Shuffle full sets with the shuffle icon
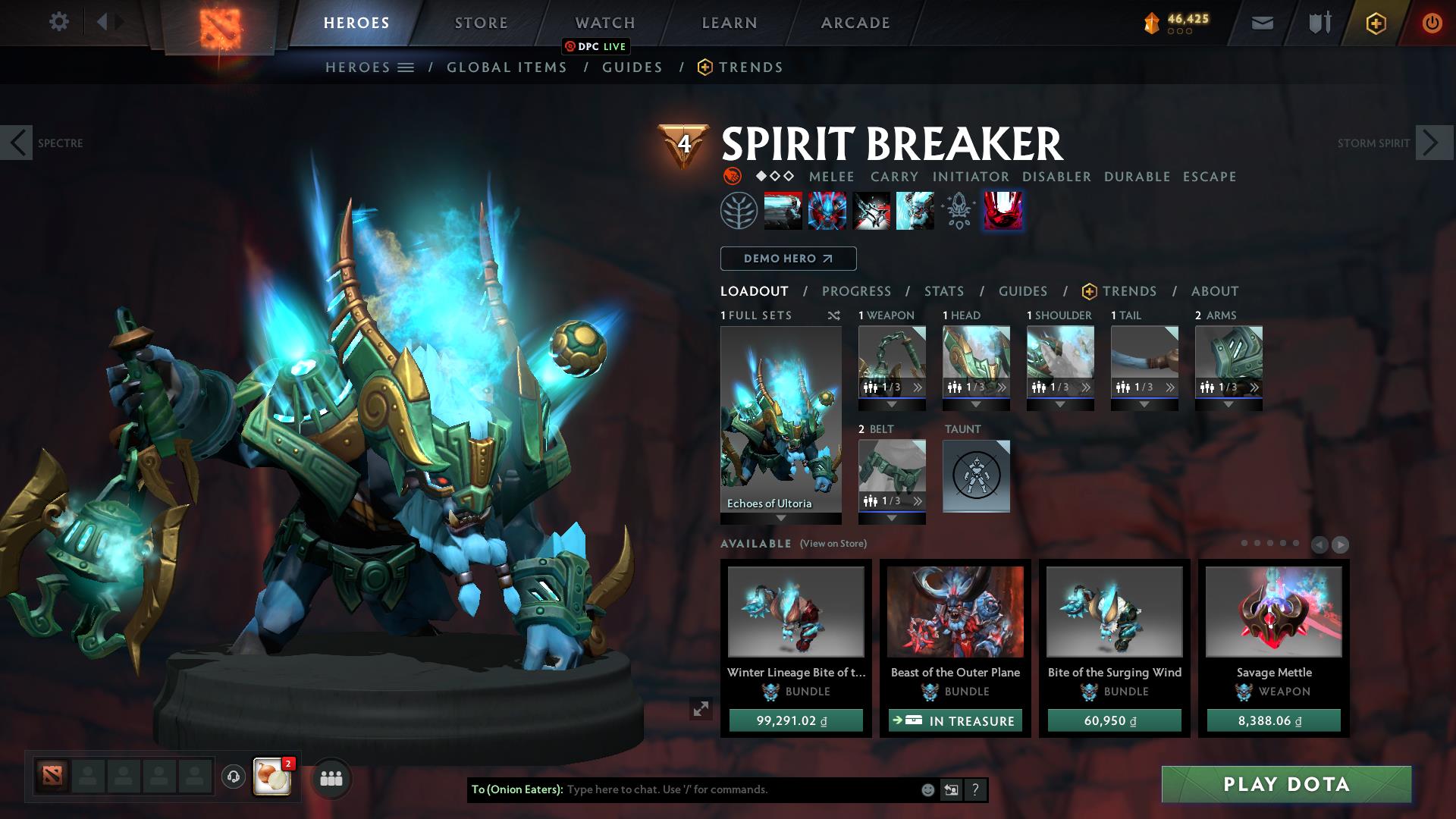 click(x=834, y=315)
